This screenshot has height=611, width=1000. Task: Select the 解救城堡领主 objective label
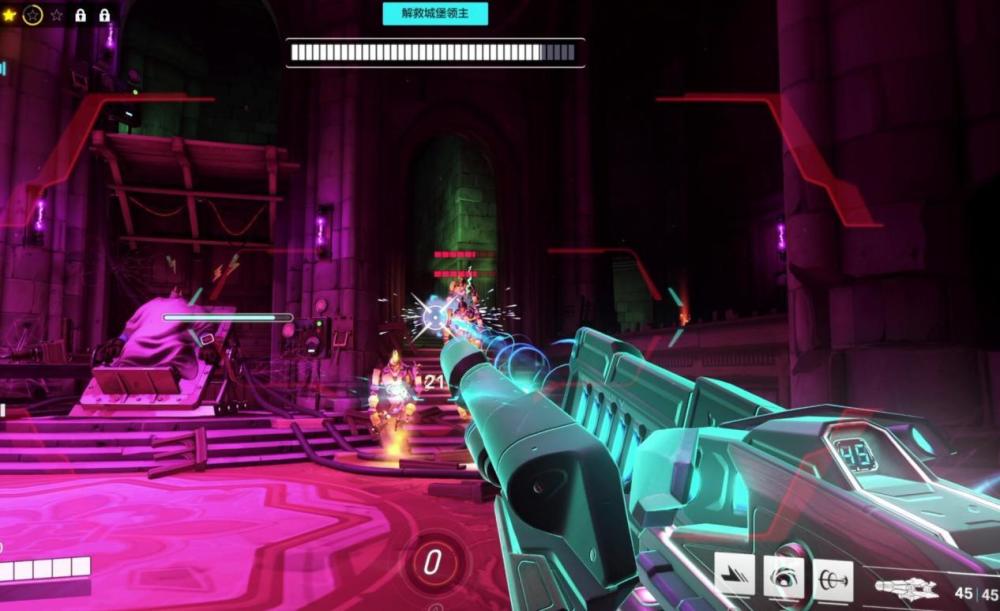435,14
